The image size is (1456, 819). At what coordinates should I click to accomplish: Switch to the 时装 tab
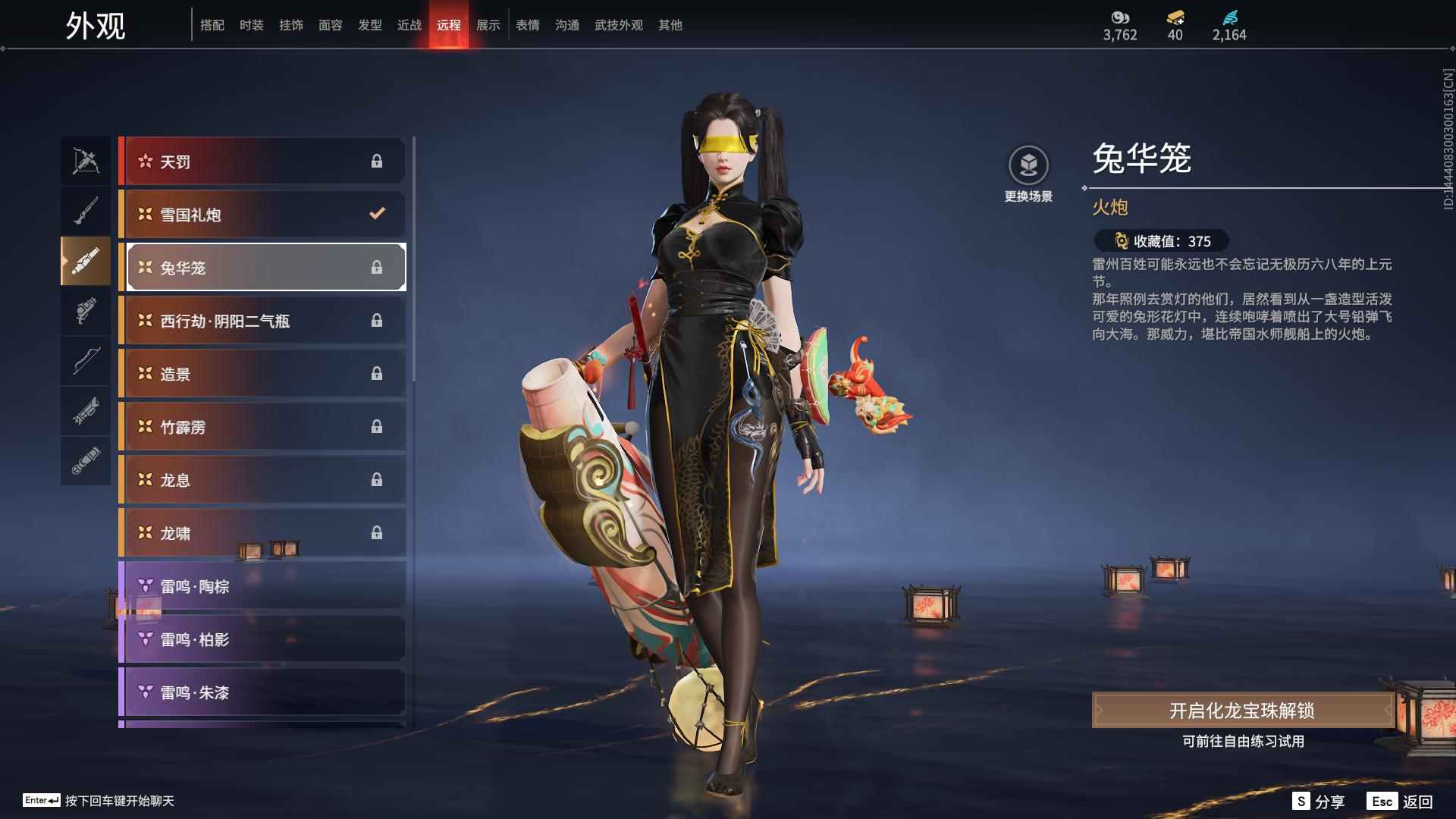click(x=253, y=24)
